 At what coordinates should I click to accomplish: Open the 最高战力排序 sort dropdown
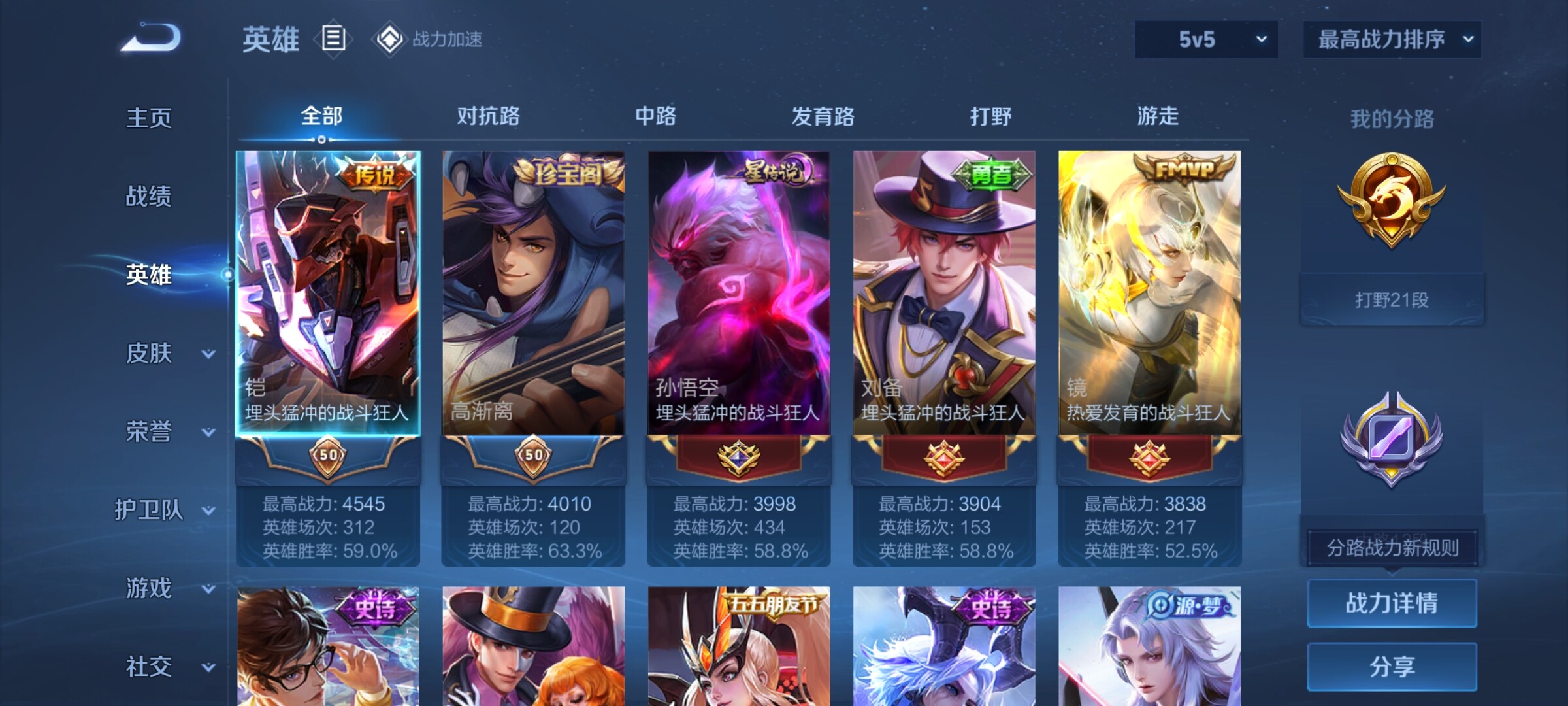[1392, 39]
